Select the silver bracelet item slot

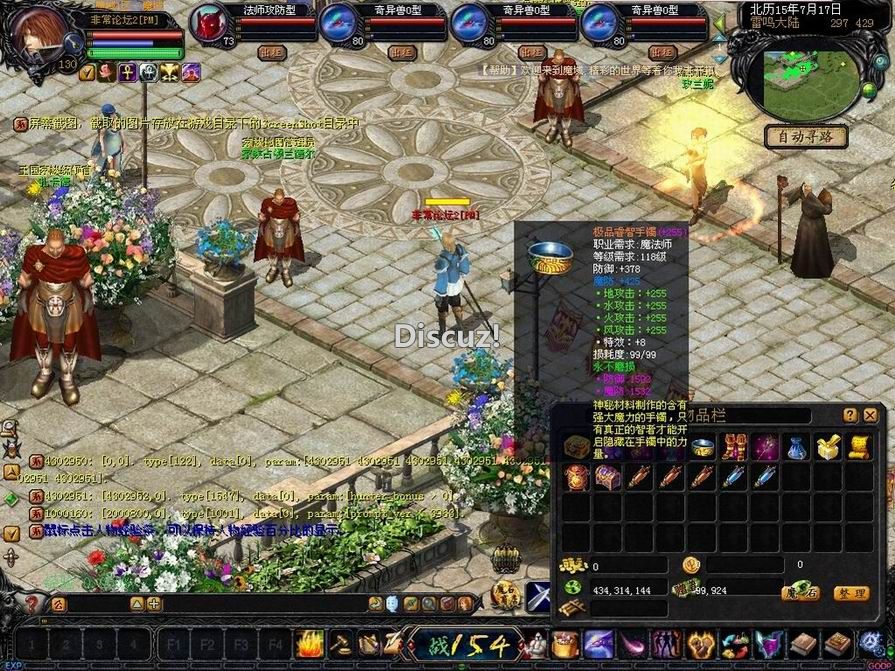pos(702,447)
